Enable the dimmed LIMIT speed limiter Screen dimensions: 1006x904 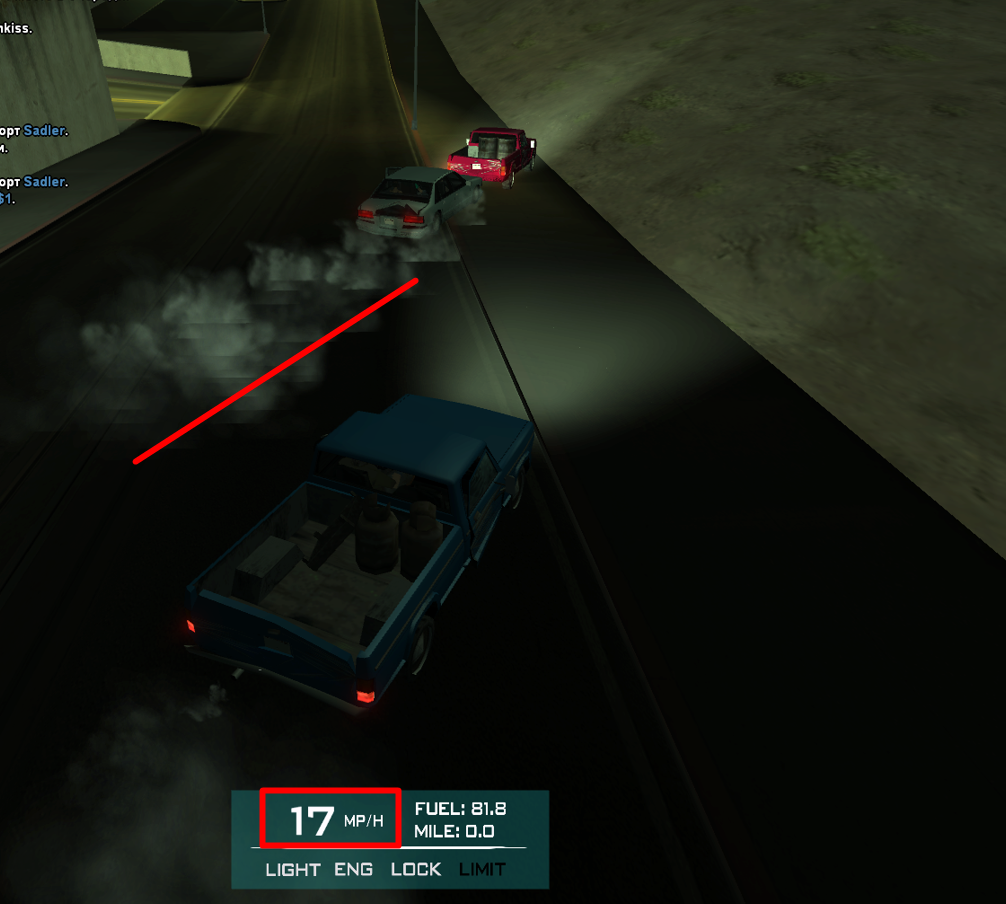(482, 869)
